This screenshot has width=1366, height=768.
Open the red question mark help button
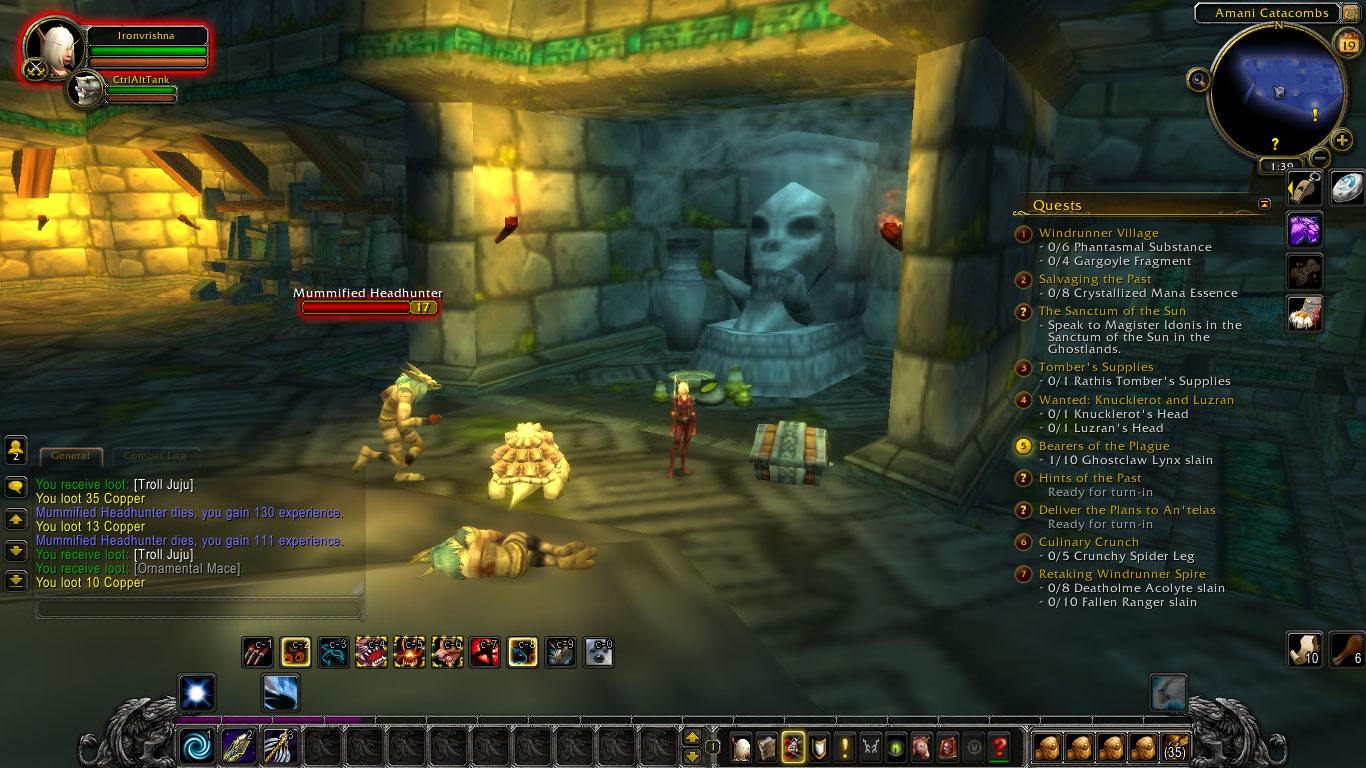(998, 746)
